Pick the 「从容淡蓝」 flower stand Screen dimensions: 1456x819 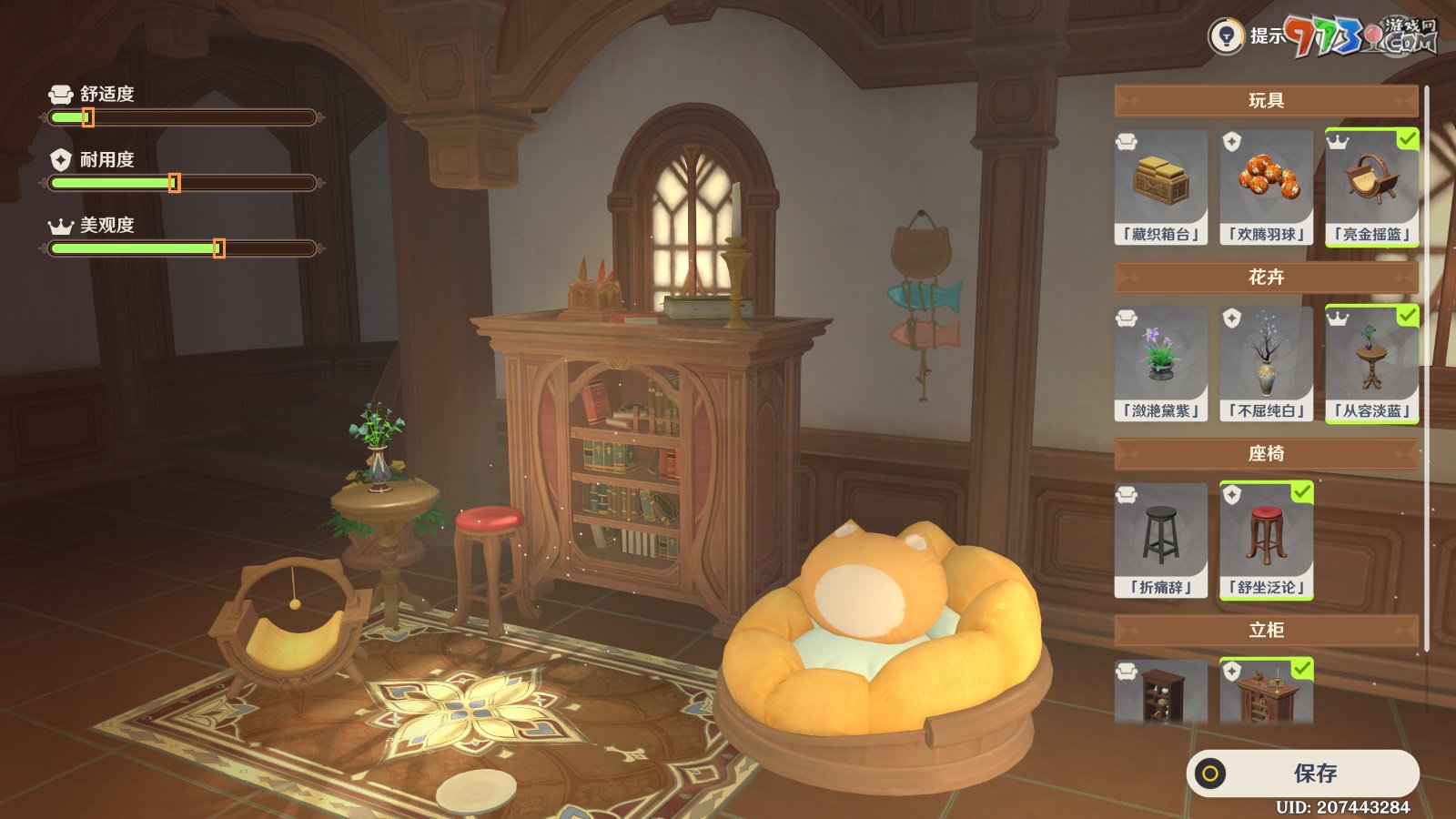pyautogui.click(x=1371, y=364)
